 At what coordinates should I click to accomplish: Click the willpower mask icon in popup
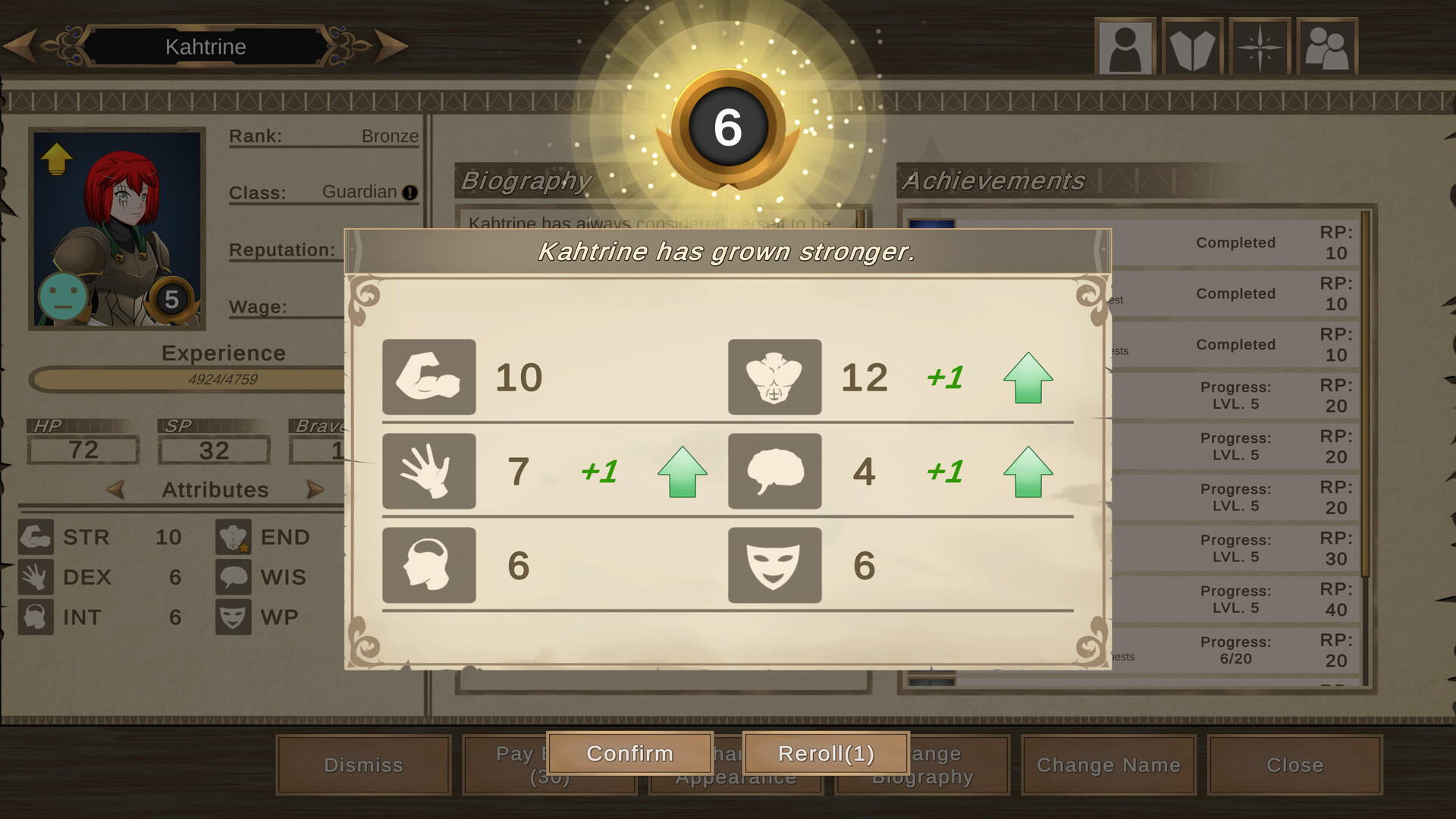(774, 564)
